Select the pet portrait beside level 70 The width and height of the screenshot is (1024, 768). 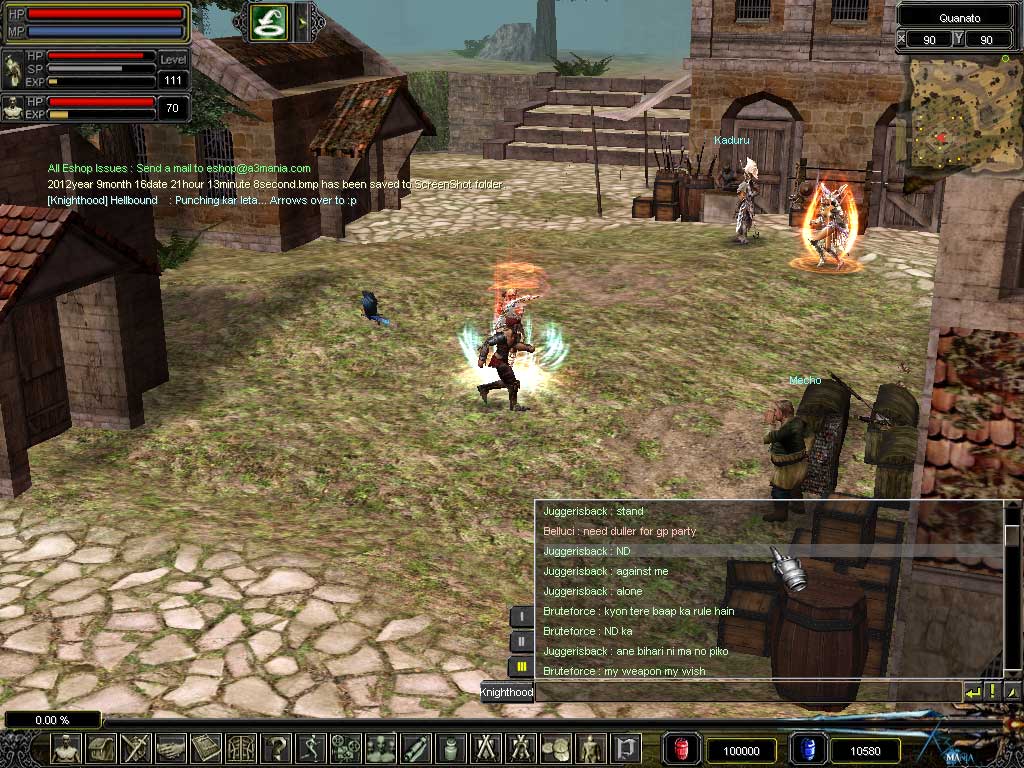pos(14,108)
